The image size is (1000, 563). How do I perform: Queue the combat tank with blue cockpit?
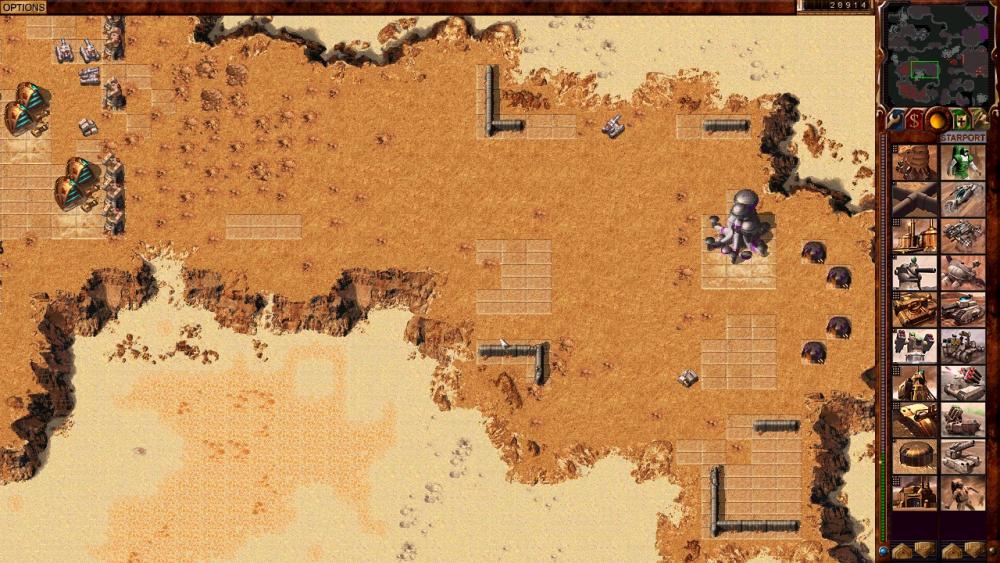click(x=963, y=309)
